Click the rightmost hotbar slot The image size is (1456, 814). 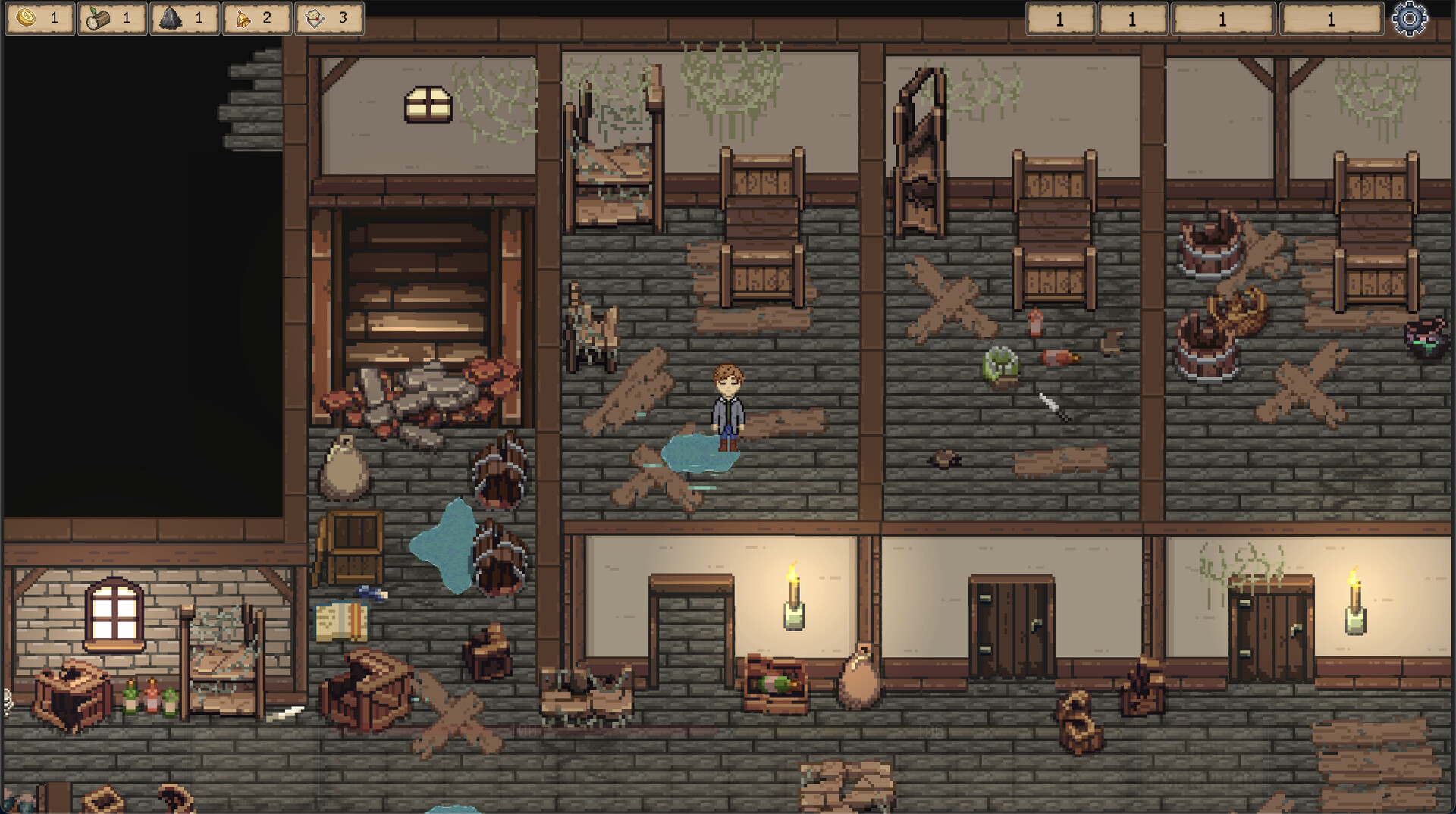click(x=1329, y=18)
